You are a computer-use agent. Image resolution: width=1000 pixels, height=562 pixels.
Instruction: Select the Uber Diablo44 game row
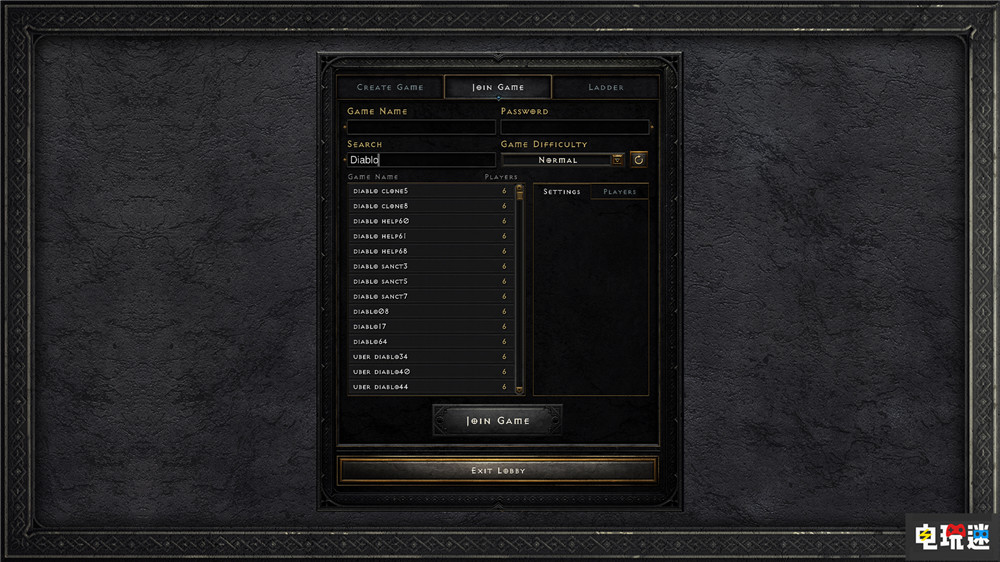tap(430, 386)
